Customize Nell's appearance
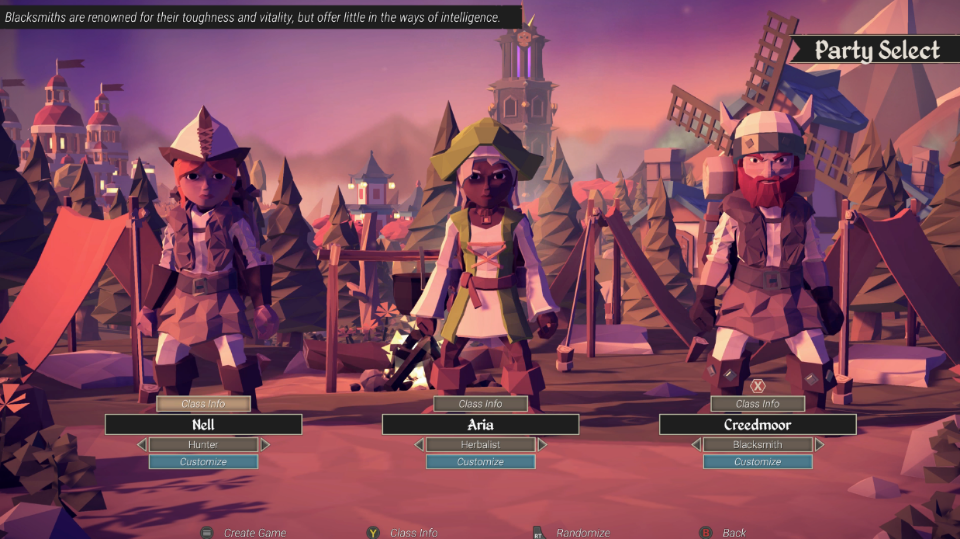Image resolution: width=960 pixels, height=539 pixels. 203,462
